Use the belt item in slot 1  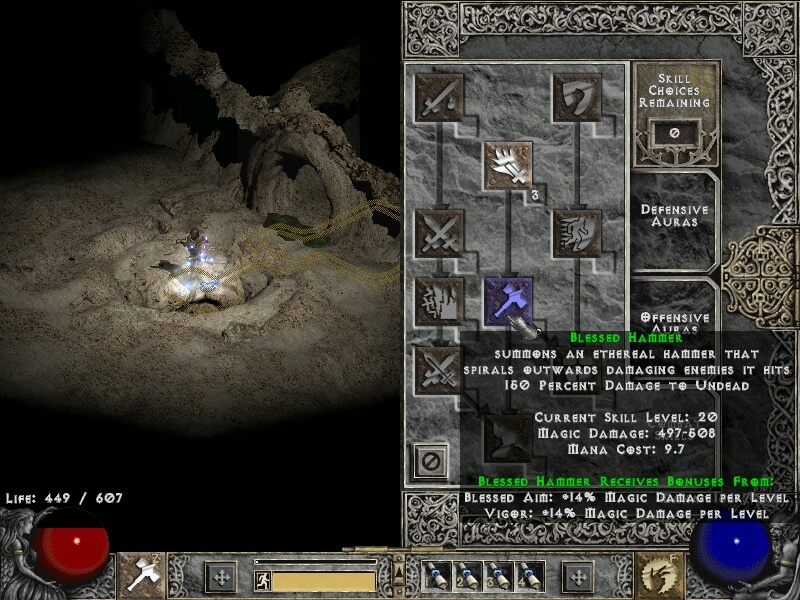(436, 576)
